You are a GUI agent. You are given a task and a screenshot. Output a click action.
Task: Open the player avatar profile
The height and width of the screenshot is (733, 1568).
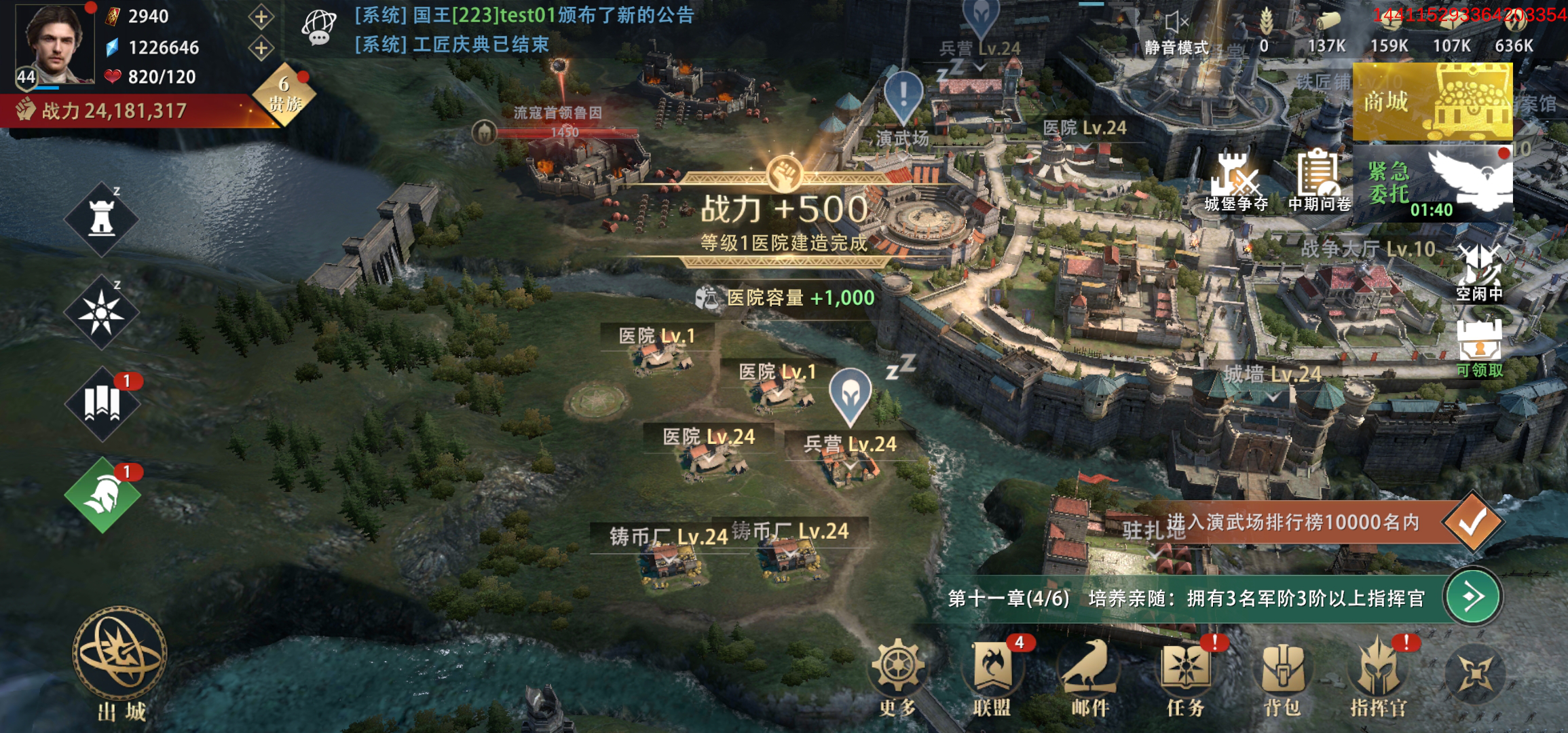[x=56, y=45]
